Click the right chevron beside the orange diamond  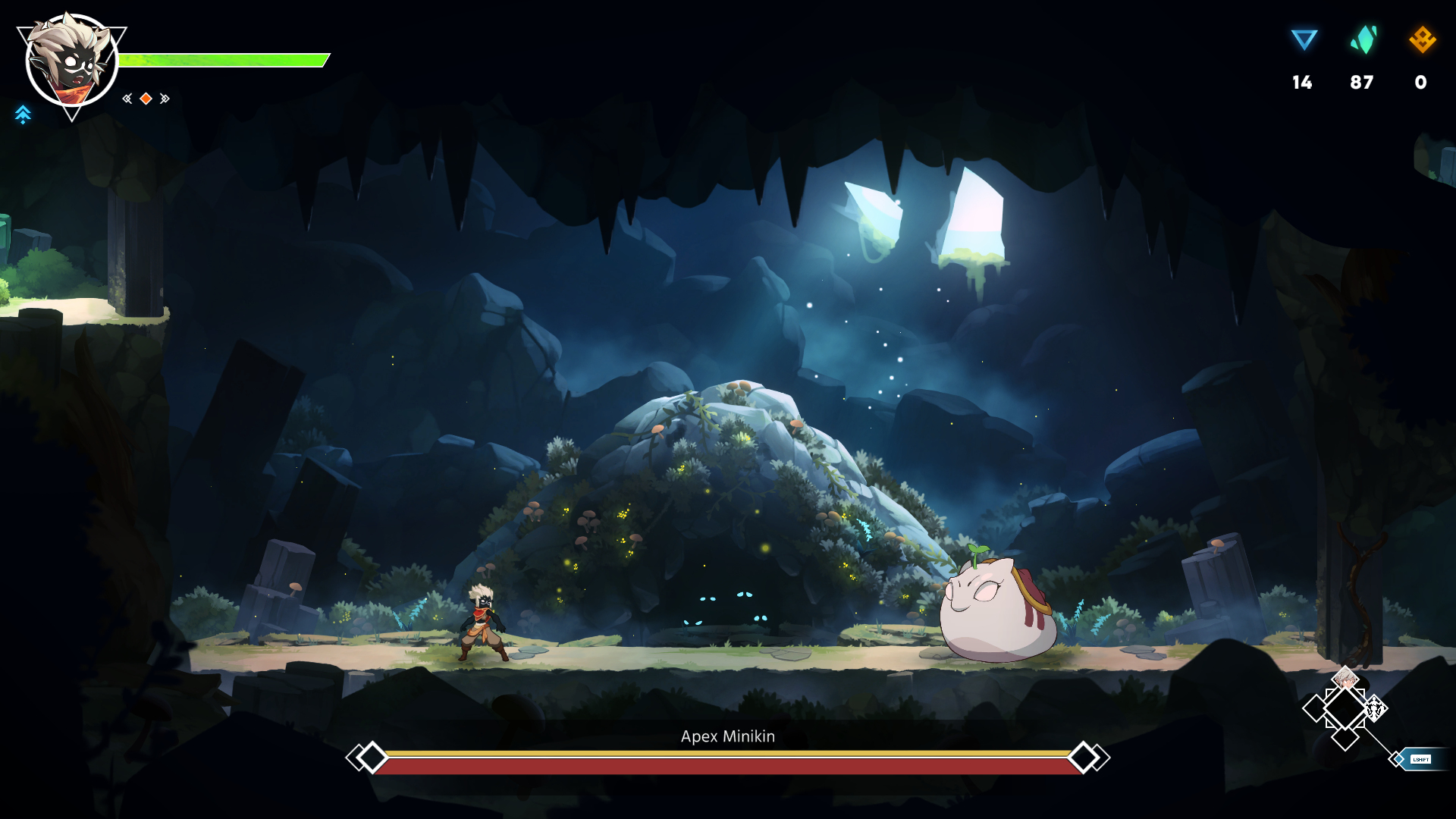pyautogui.click(x=165, y=99)
